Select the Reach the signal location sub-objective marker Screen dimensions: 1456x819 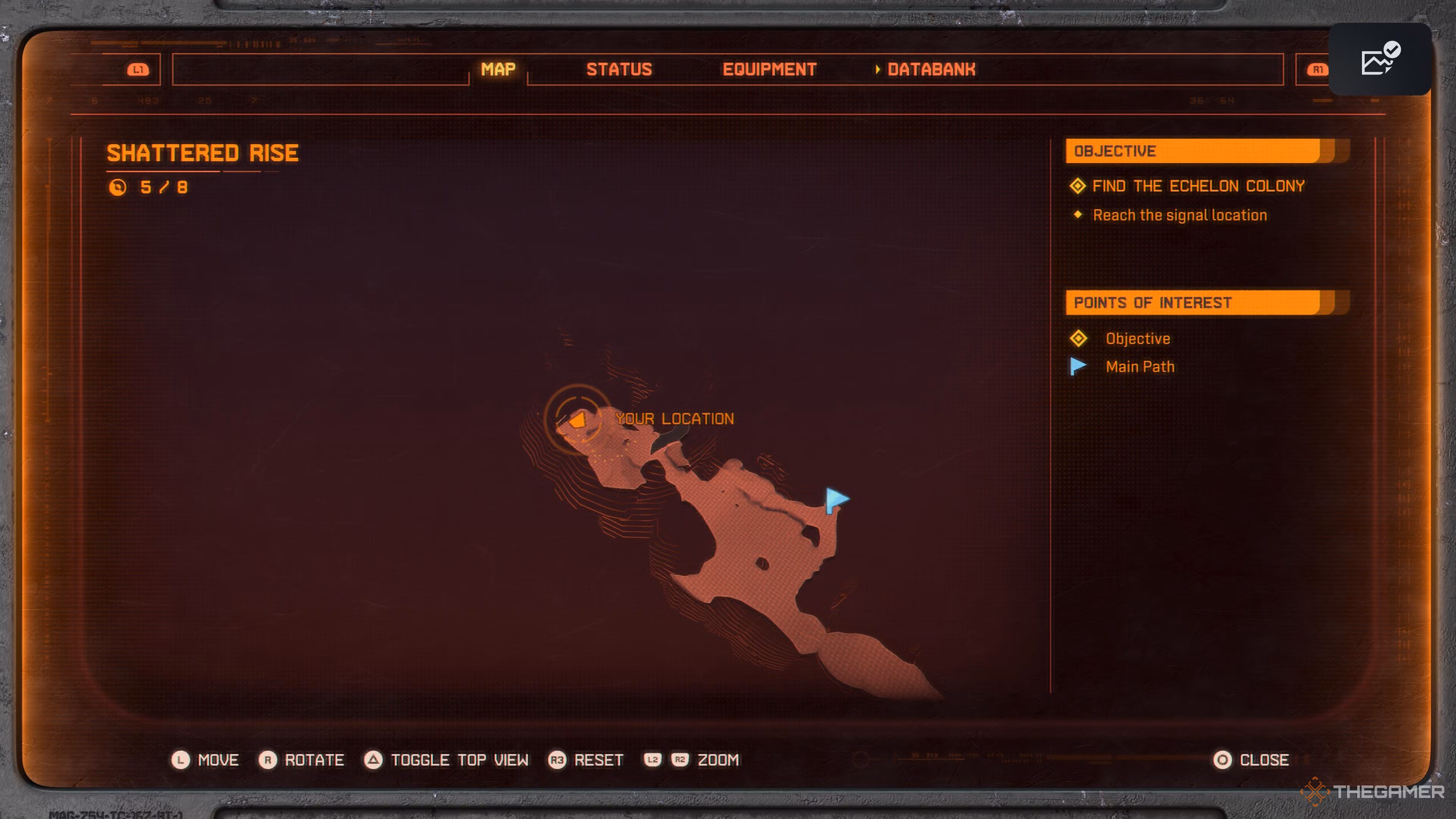[1078, 215]
